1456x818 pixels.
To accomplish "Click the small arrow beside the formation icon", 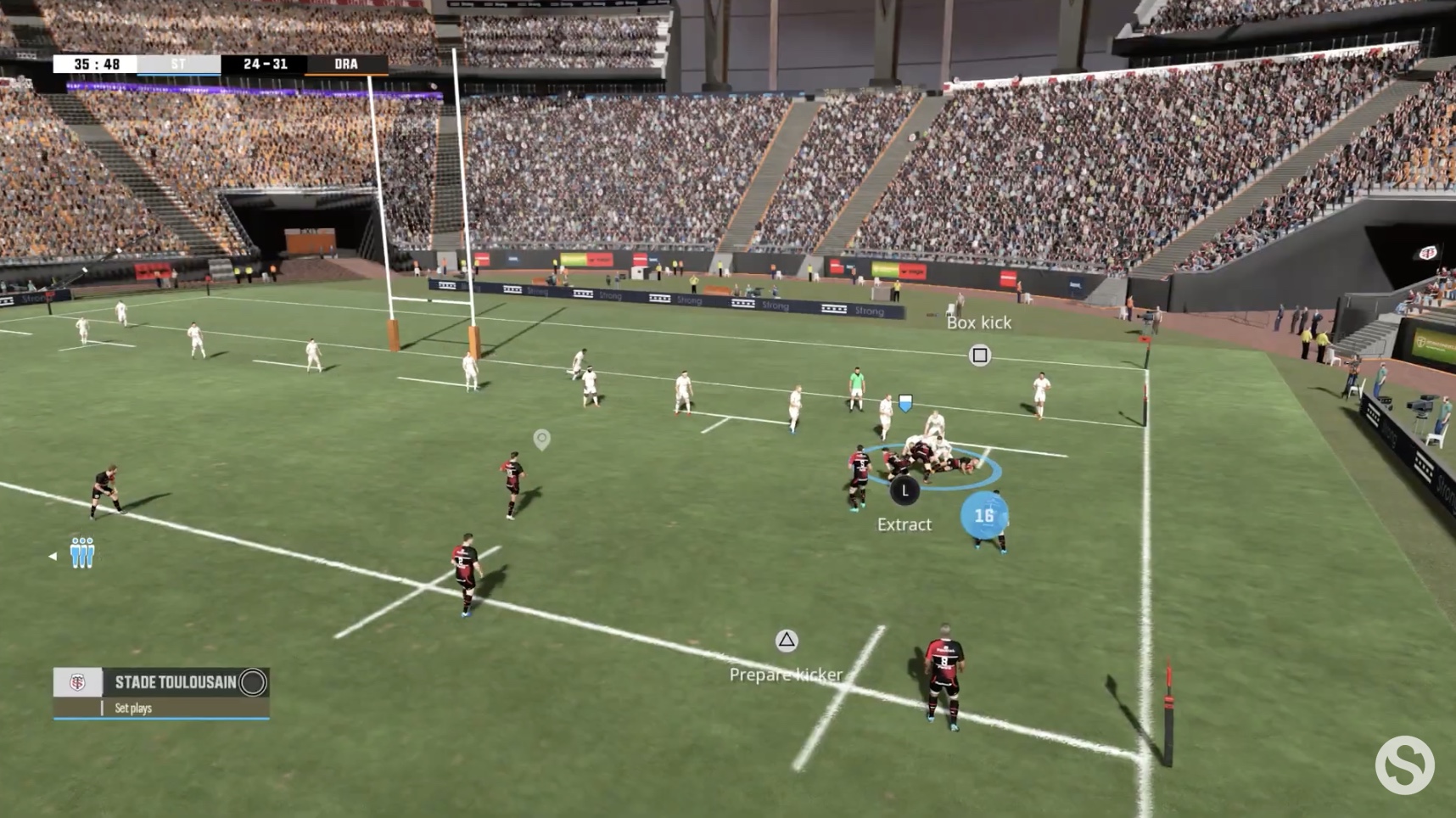I will (53, 557).
